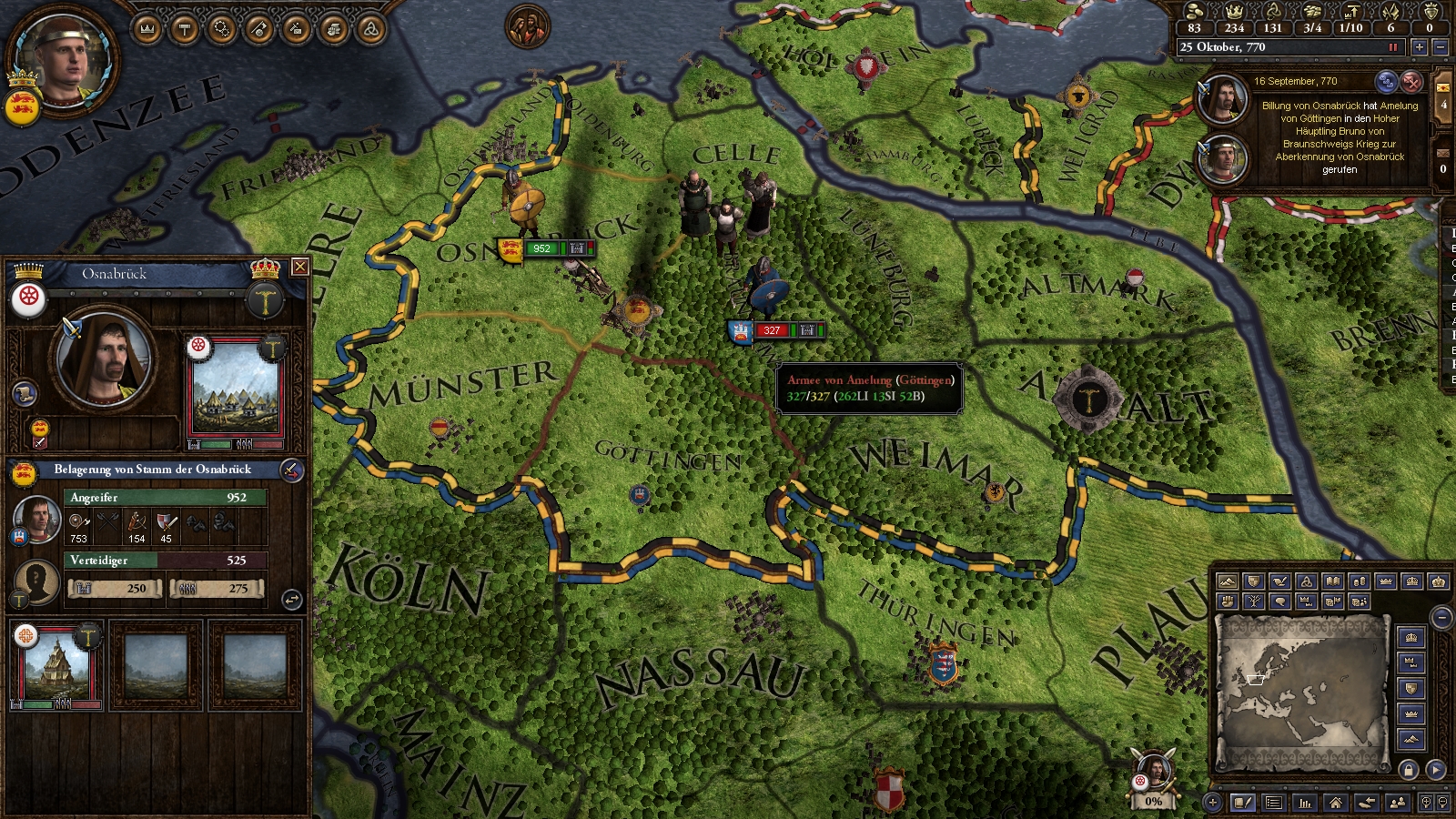The width and height of the screenshot is (1456, 819).
Task: Toggle pause on the date bar
Action: tap(1392, 47)
